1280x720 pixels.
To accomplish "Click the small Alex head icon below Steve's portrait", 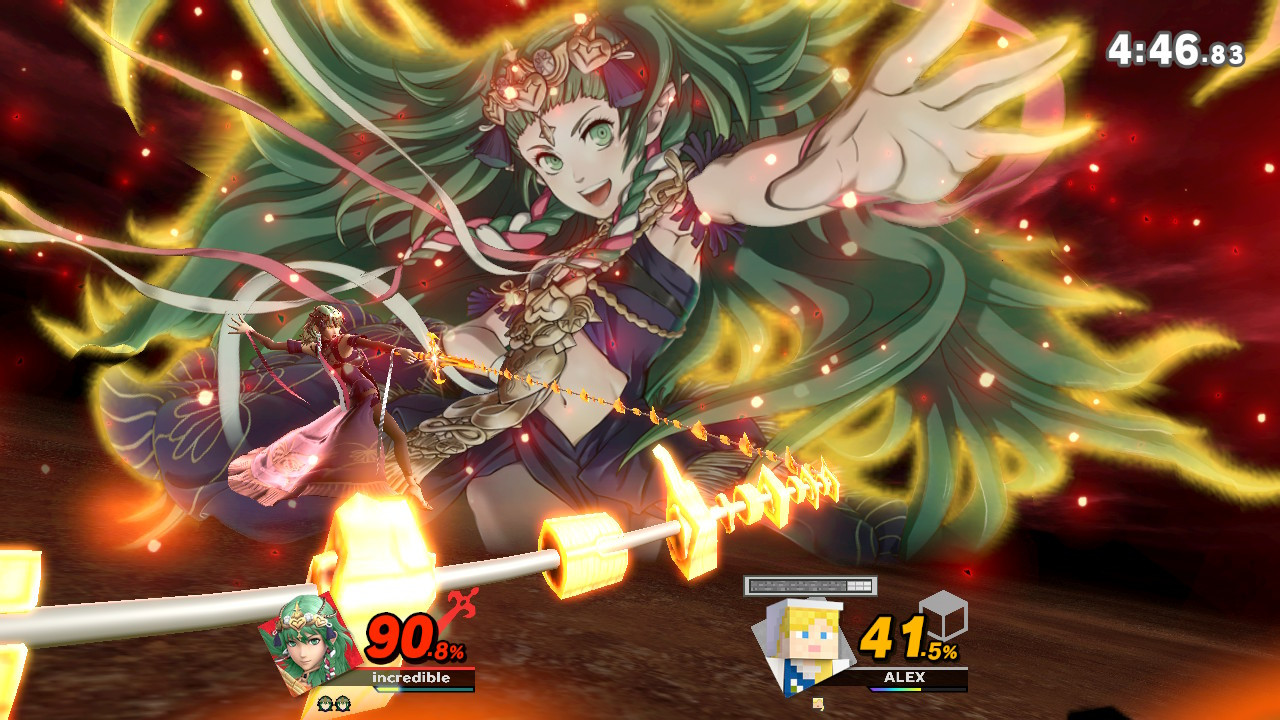I will 818,703.
